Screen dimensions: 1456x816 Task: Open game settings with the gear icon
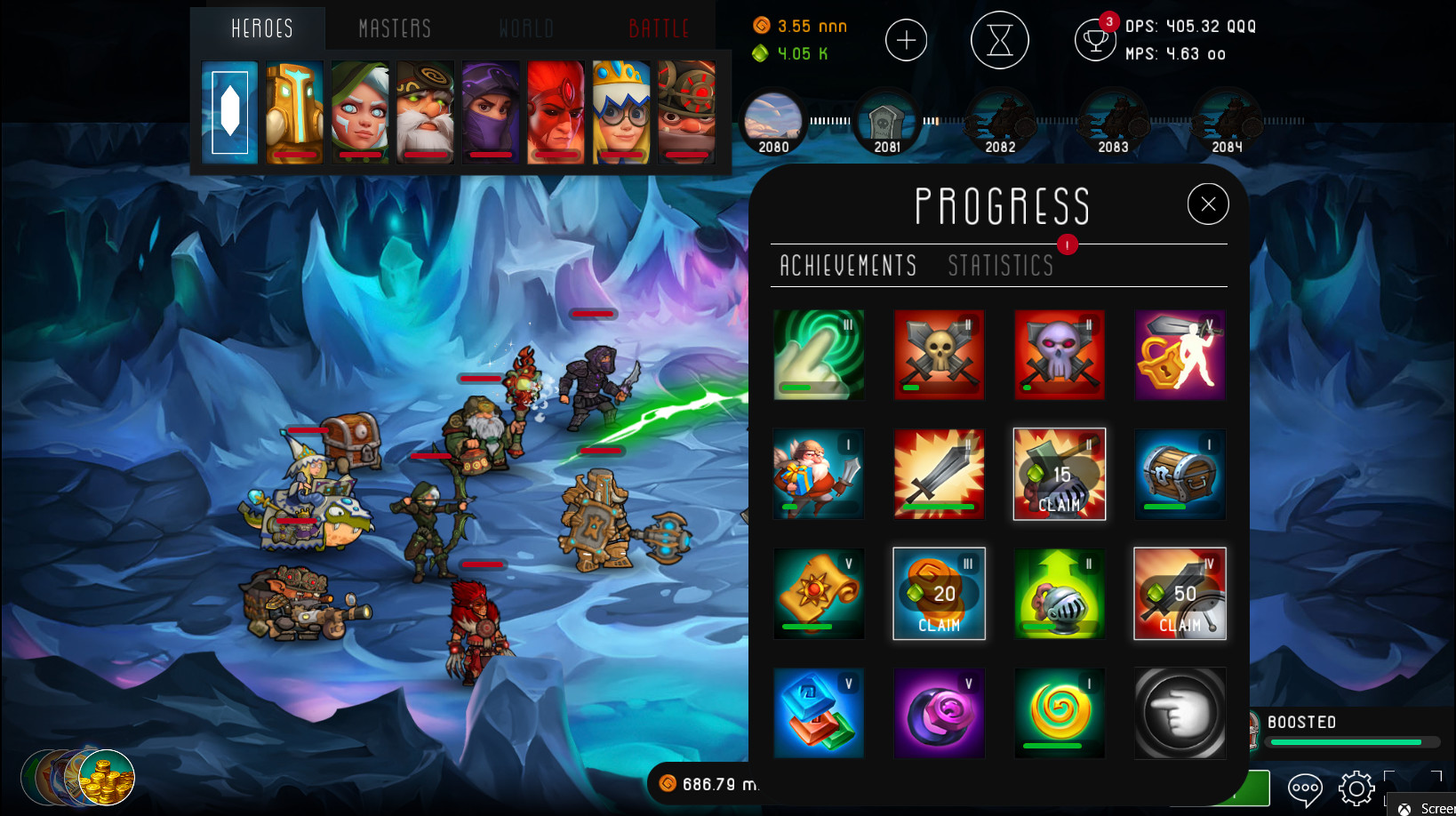[1356, 788]
